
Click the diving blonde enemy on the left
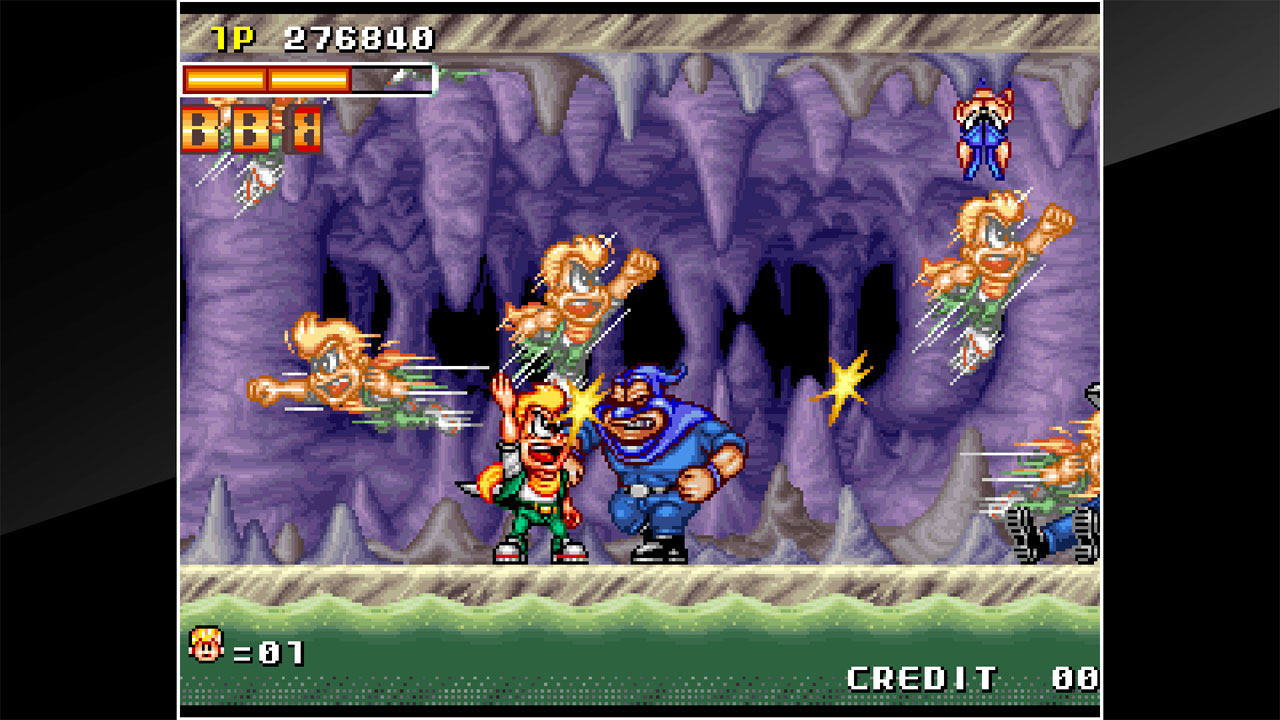pyautogui.click(x=340, y=380)
